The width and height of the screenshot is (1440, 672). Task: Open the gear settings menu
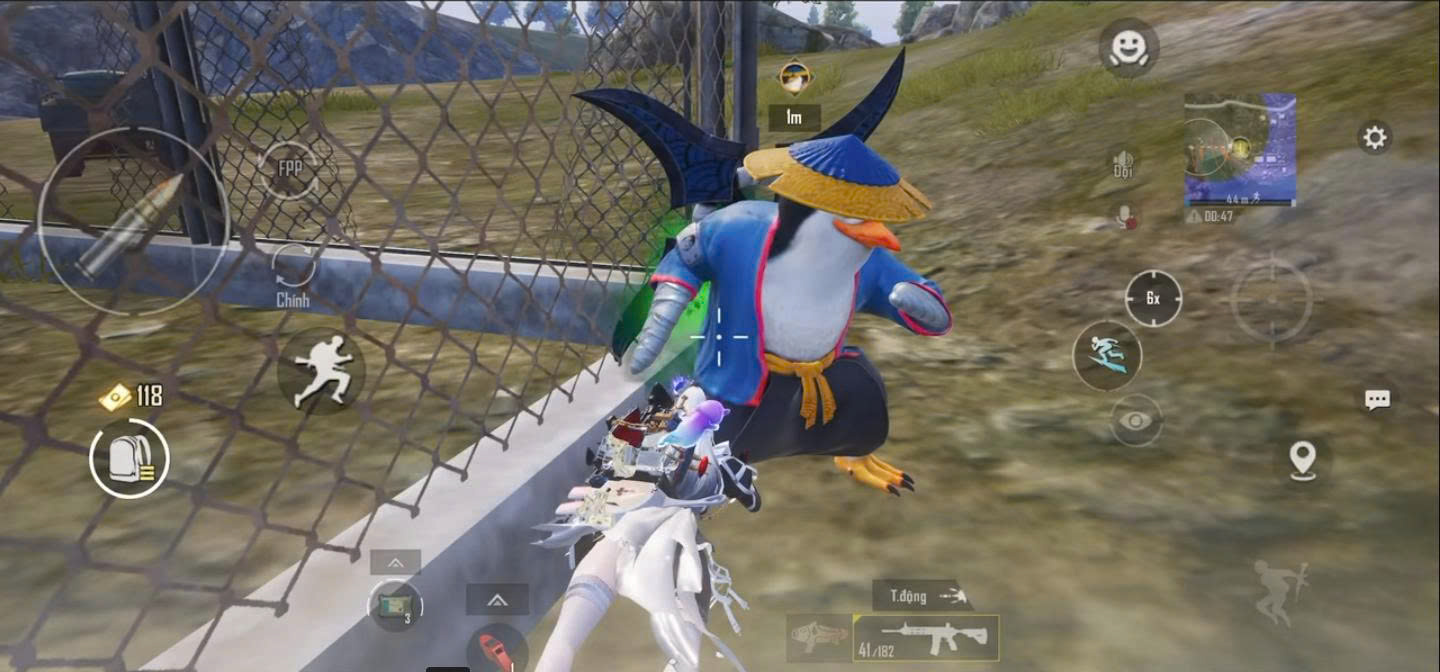[1375, 137]
